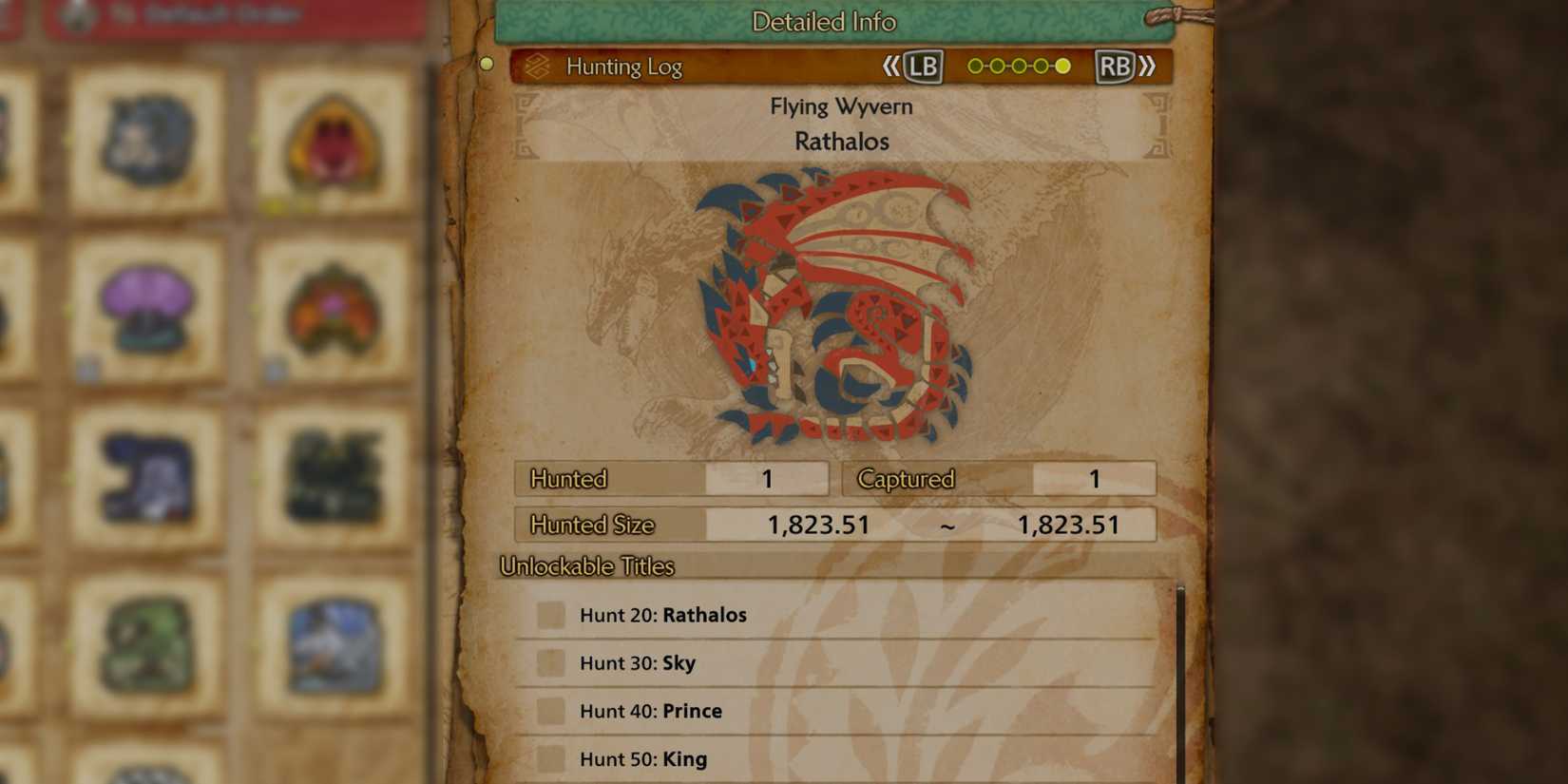
Task: Advance to next page via right double chevron
Action: coord(1149,67)
